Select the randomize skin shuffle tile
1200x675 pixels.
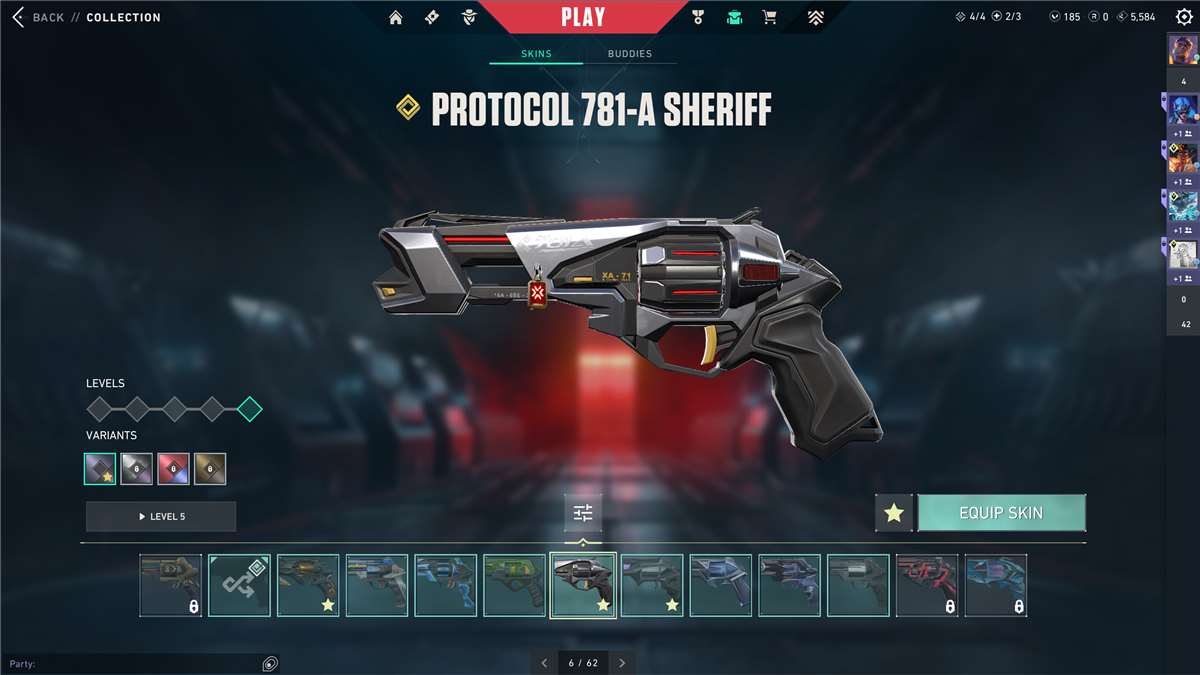pyautogui.click(x=239, y=585)
